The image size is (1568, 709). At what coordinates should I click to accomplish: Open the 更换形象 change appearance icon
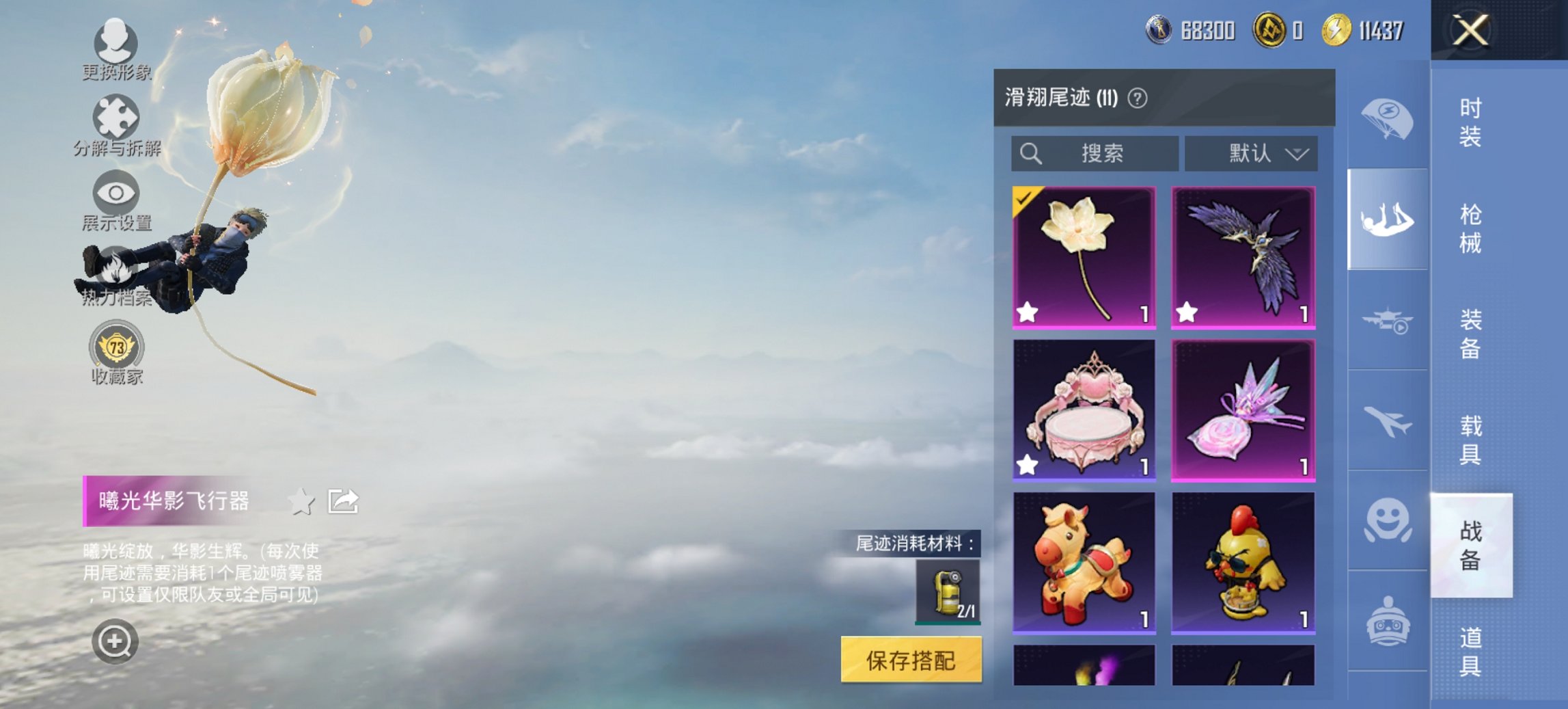point(116,42)
